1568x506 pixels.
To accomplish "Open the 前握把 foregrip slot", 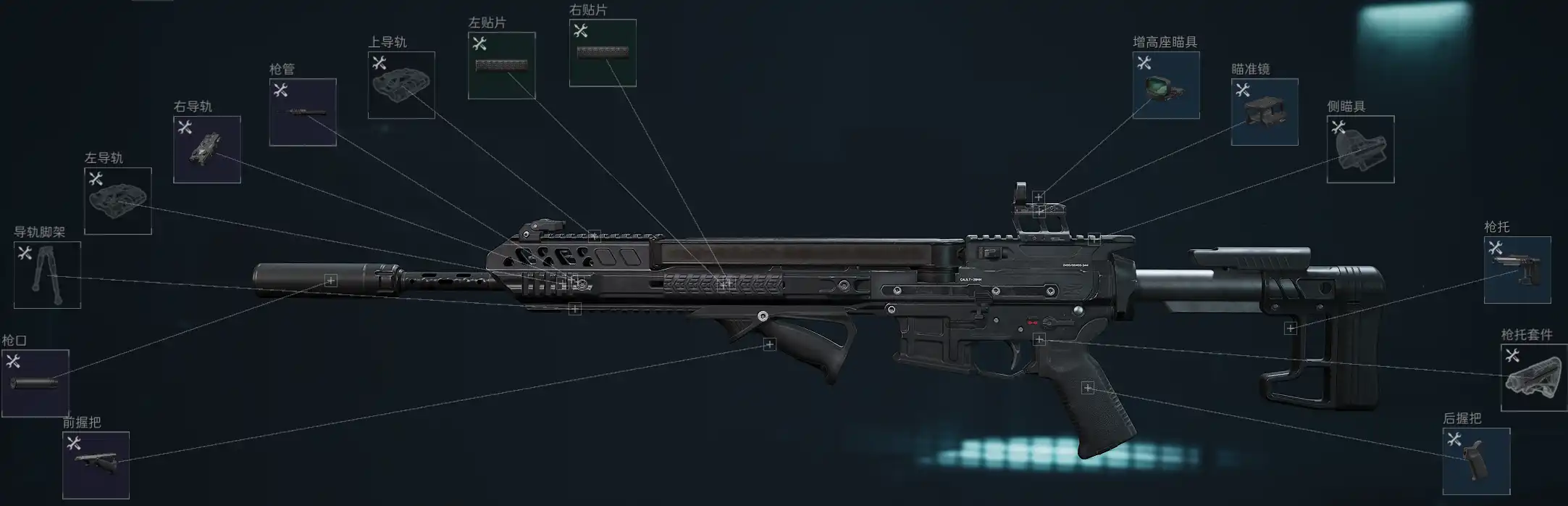I will [x=96, y=465].
